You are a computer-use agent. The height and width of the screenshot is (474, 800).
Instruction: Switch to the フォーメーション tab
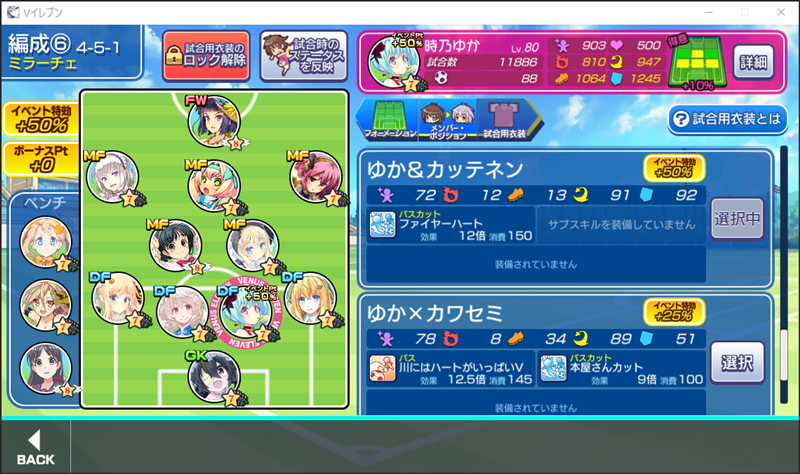tap(385, 119)
